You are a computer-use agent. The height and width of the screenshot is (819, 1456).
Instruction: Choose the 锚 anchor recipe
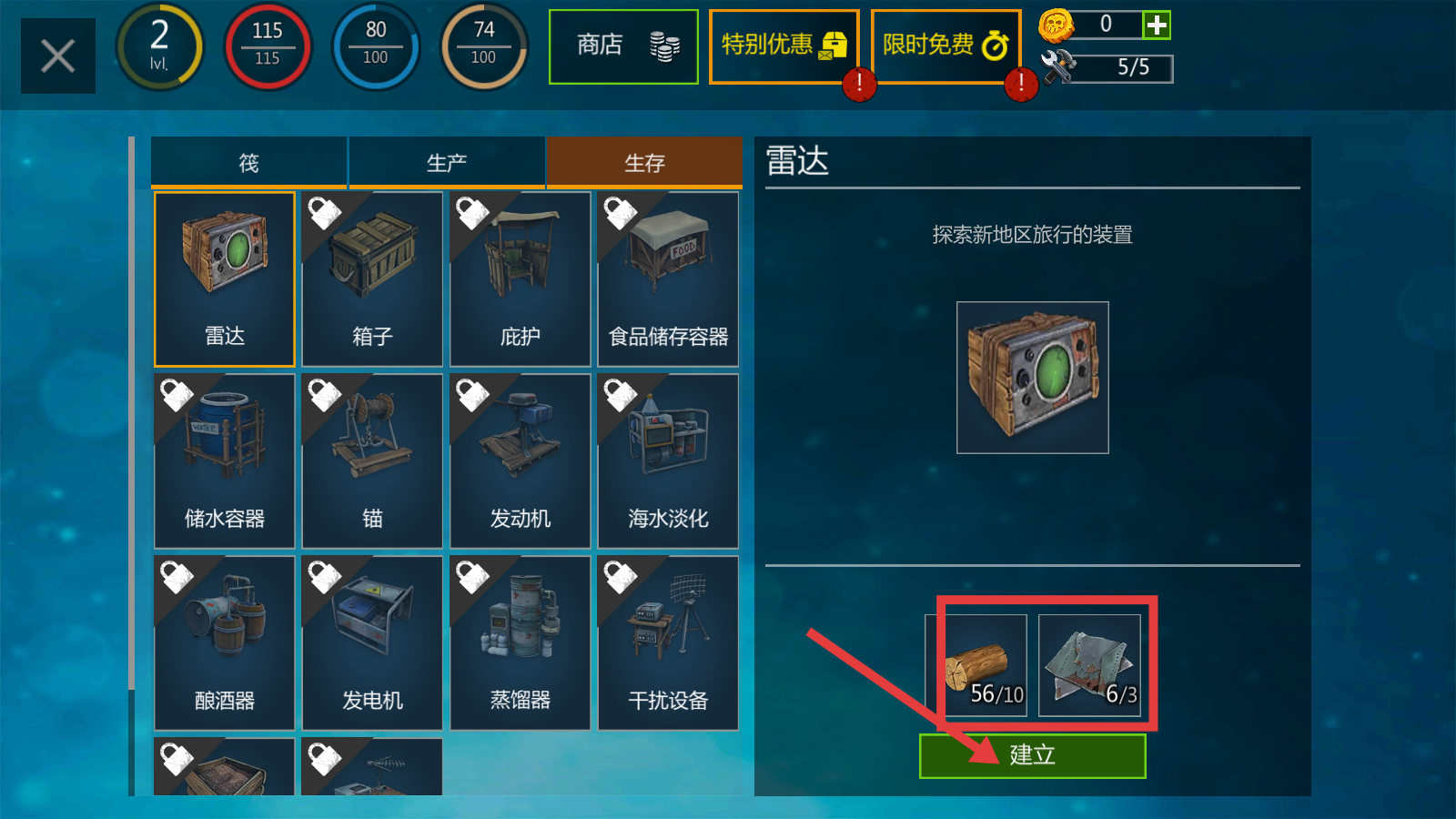coord(372,460)
